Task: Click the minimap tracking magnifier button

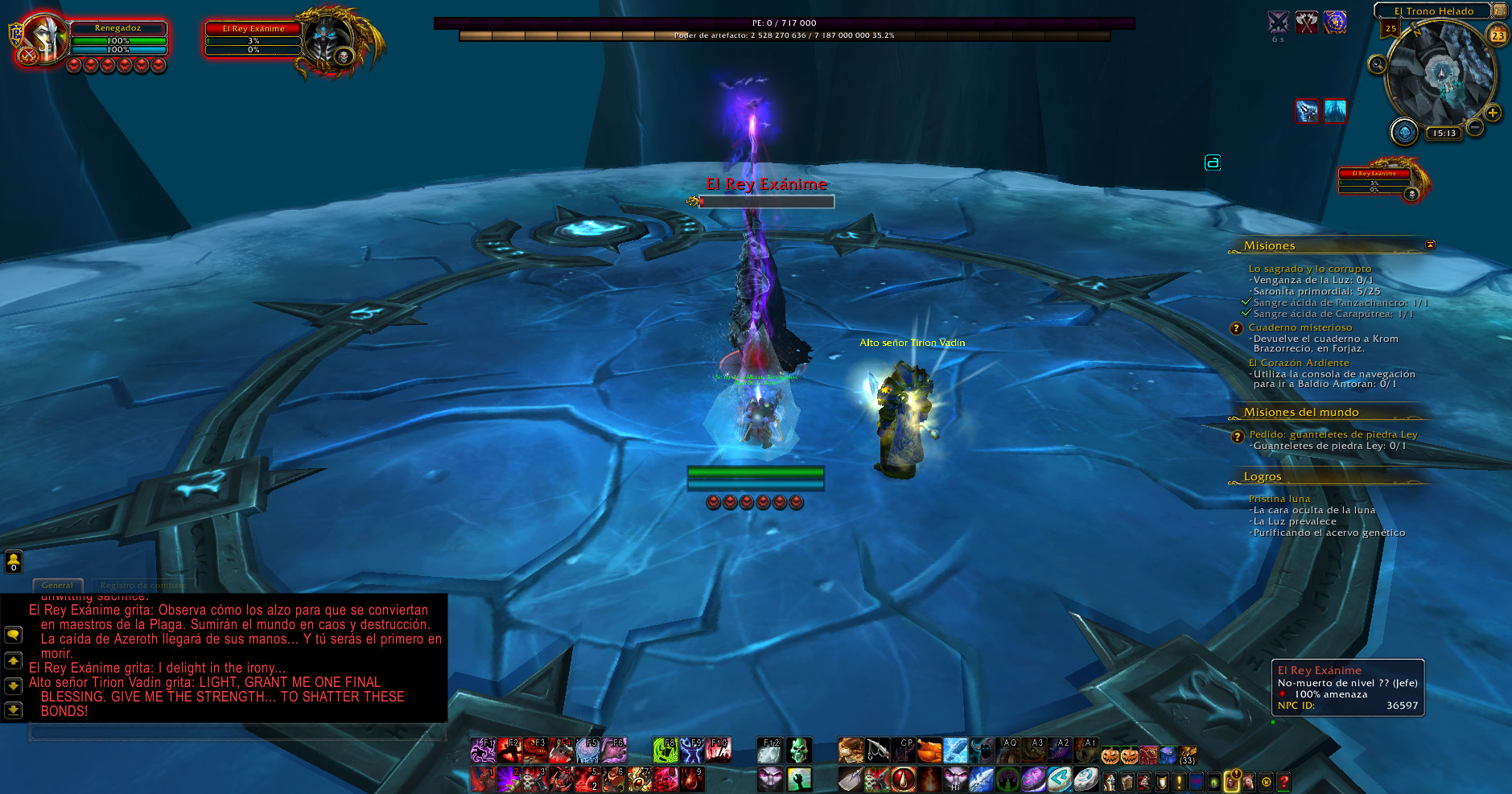Action: click(1377, 64)
